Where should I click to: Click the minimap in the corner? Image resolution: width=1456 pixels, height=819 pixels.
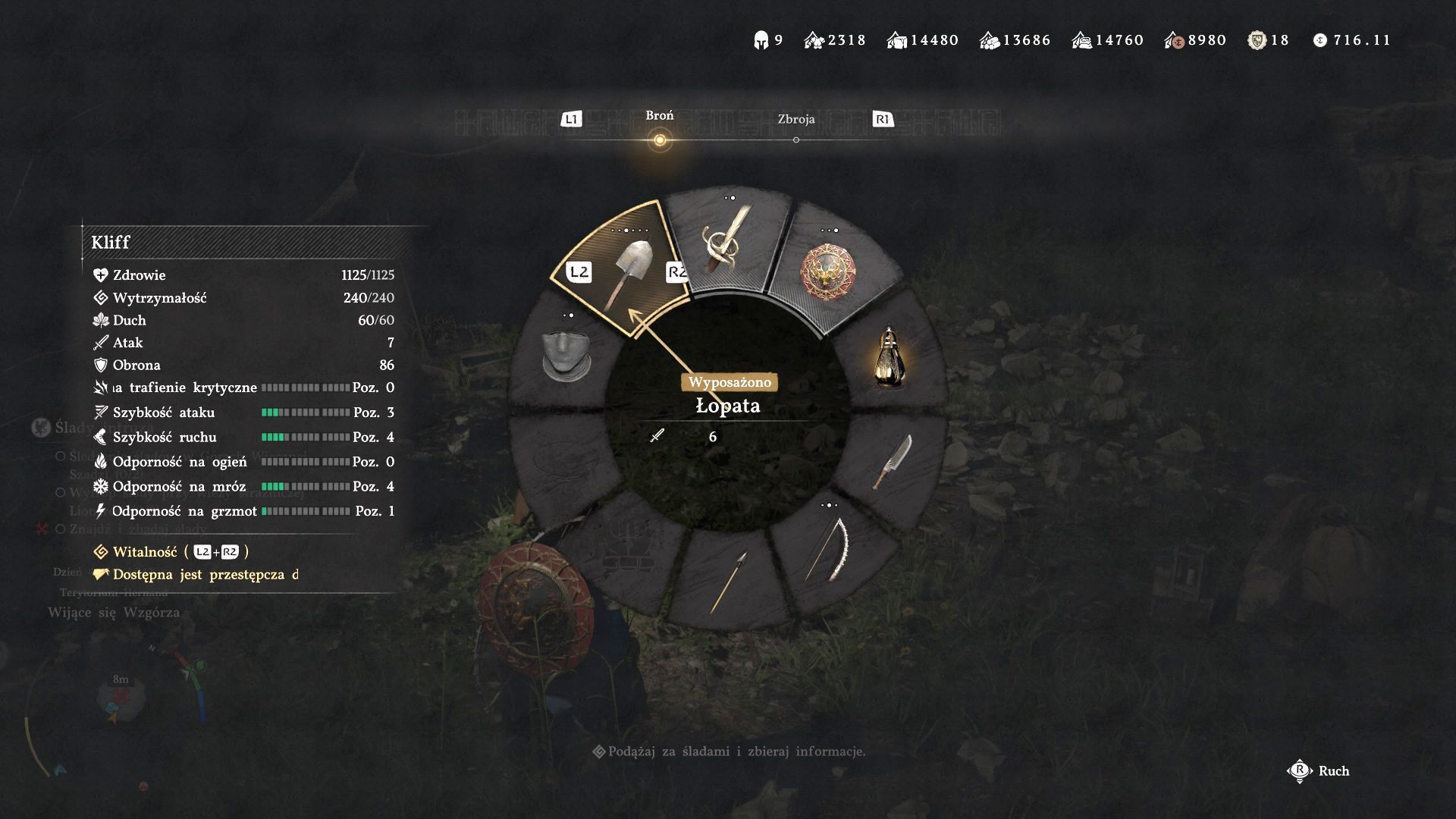pyautogui.click(x=121, y=698)
